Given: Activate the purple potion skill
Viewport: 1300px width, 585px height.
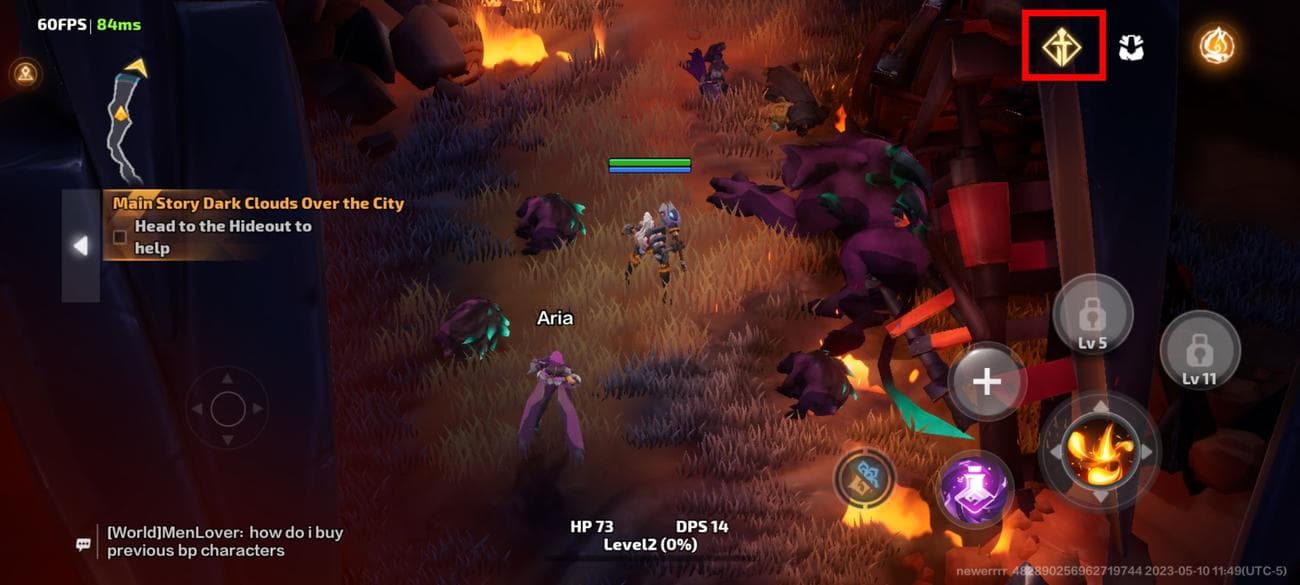Looking at the screenshot, I should coord(974,490).
